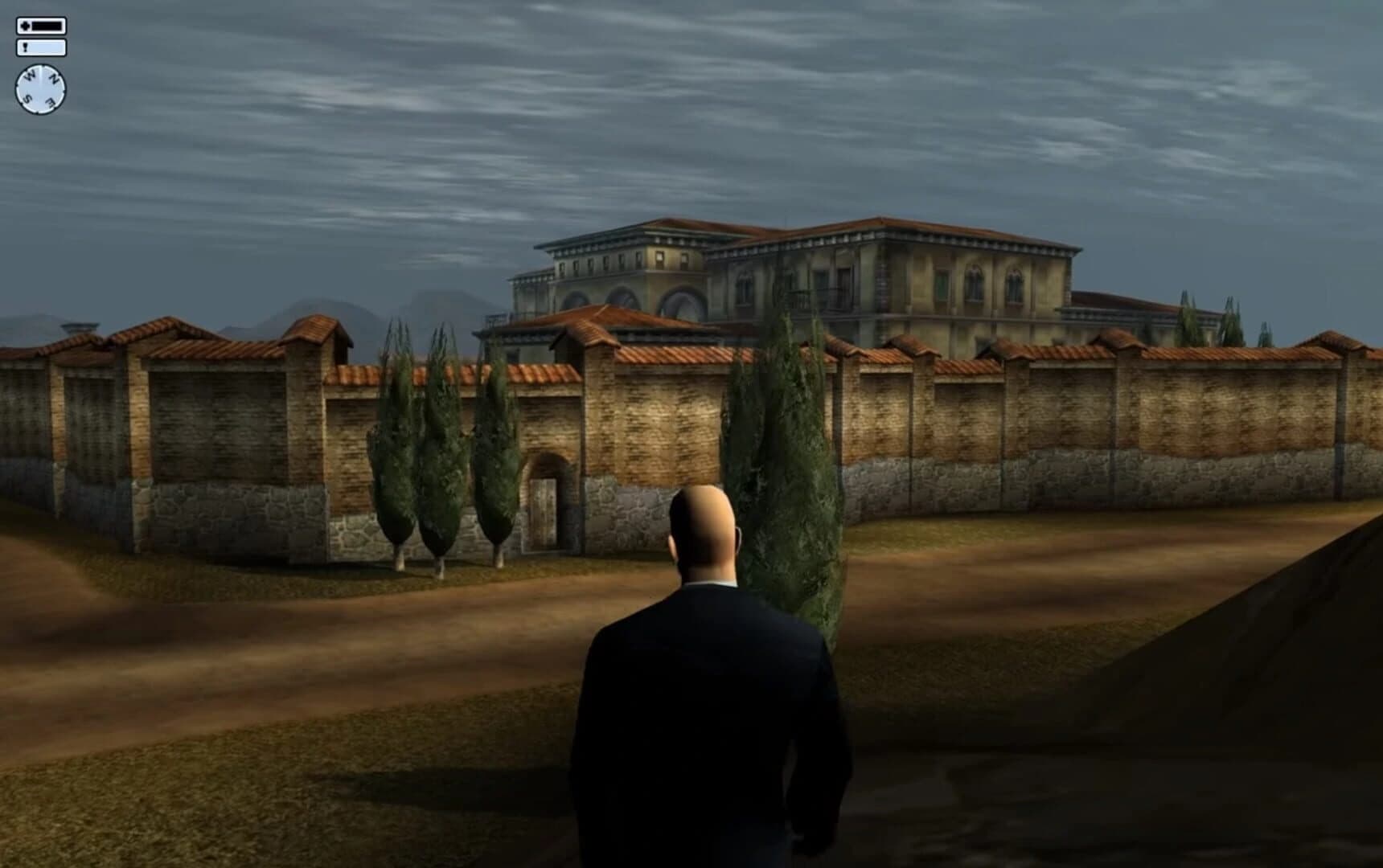Click the W letter on the compass
Viewport: 1383px width, 868px height.
[x=28, y=75]
